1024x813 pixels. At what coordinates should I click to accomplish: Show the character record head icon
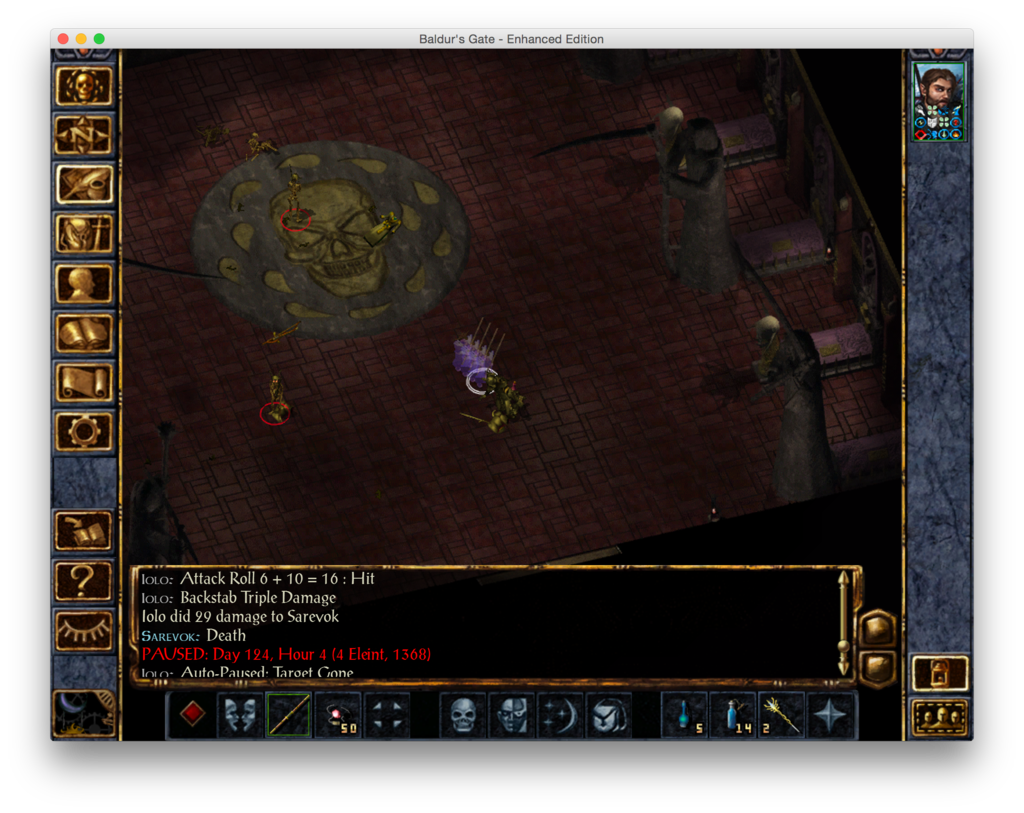pos(84,283)
